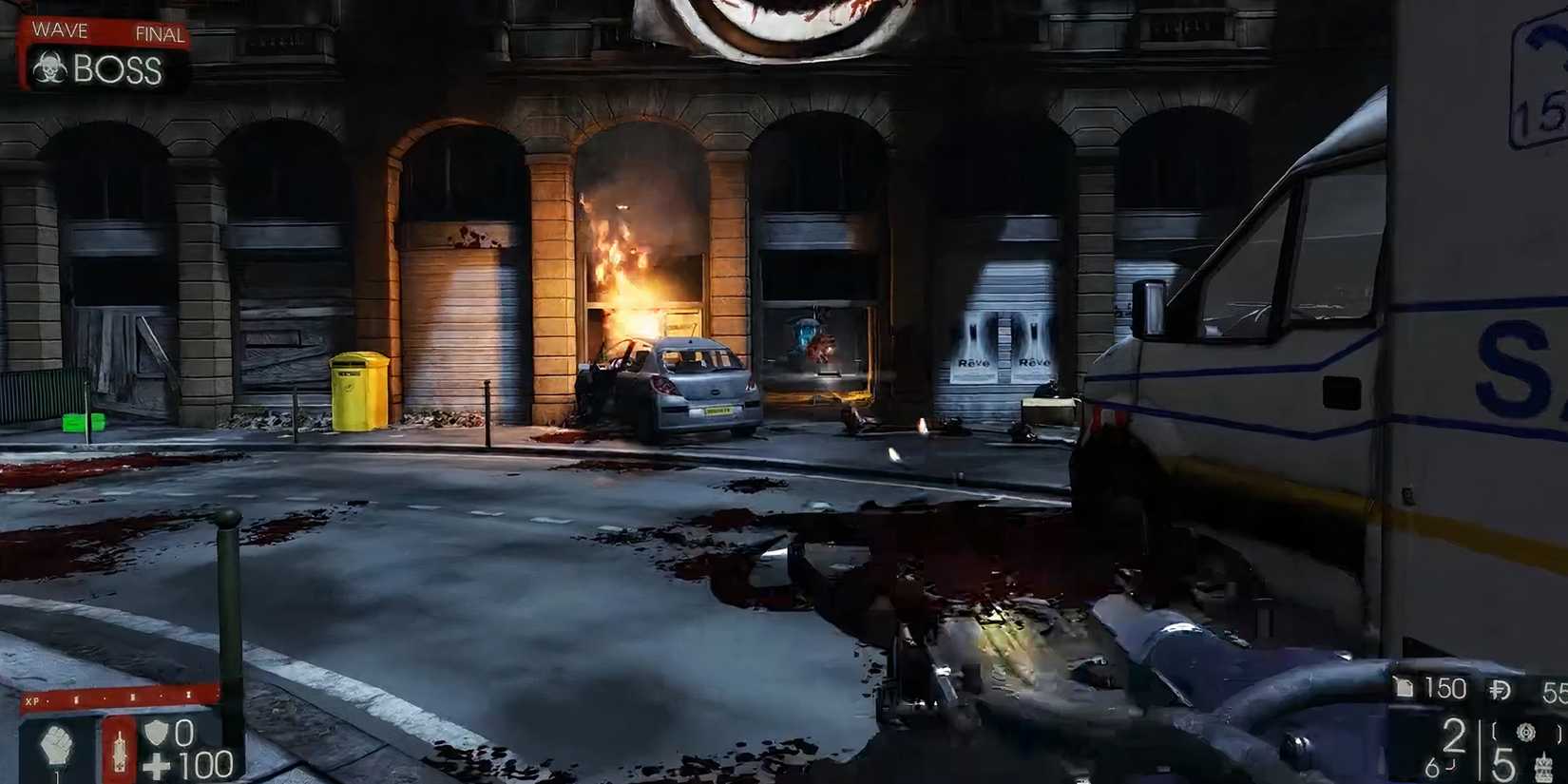The width and height of the screenshot is (1568, 784).
Task: Click the XP progress bar
Action: 121,698
